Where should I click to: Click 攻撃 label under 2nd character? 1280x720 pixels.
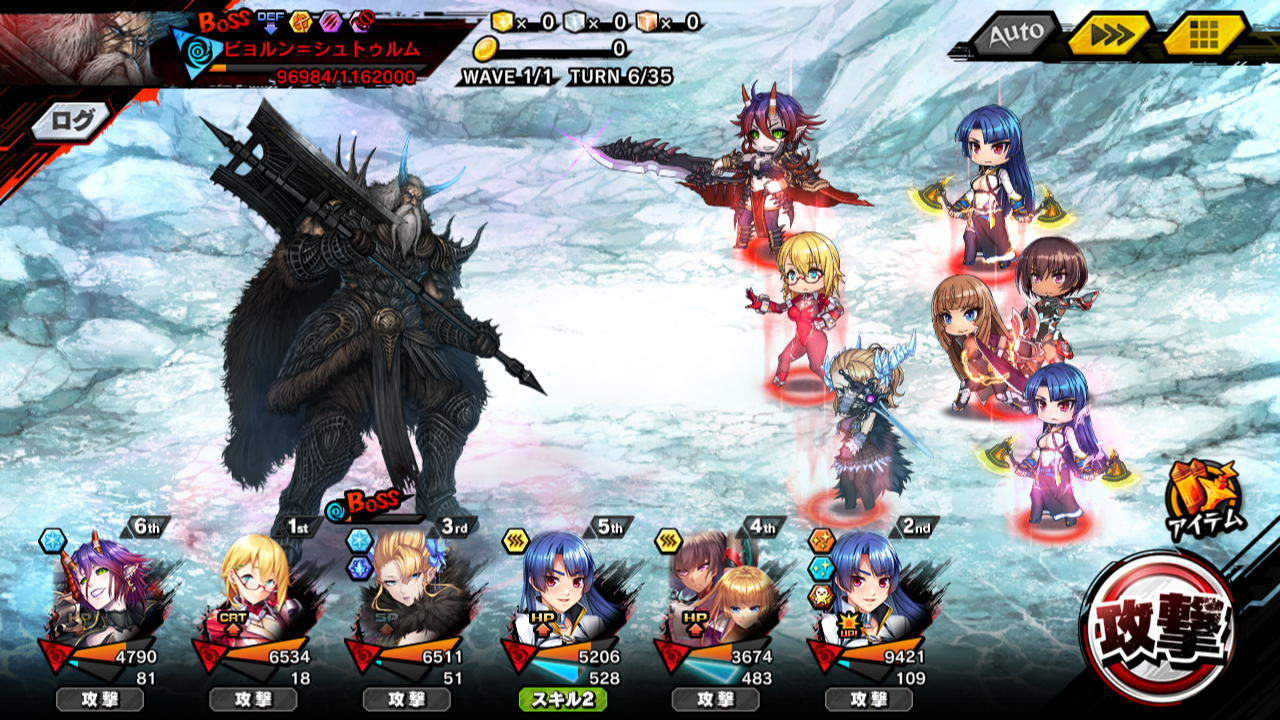[x=869, y=700]
